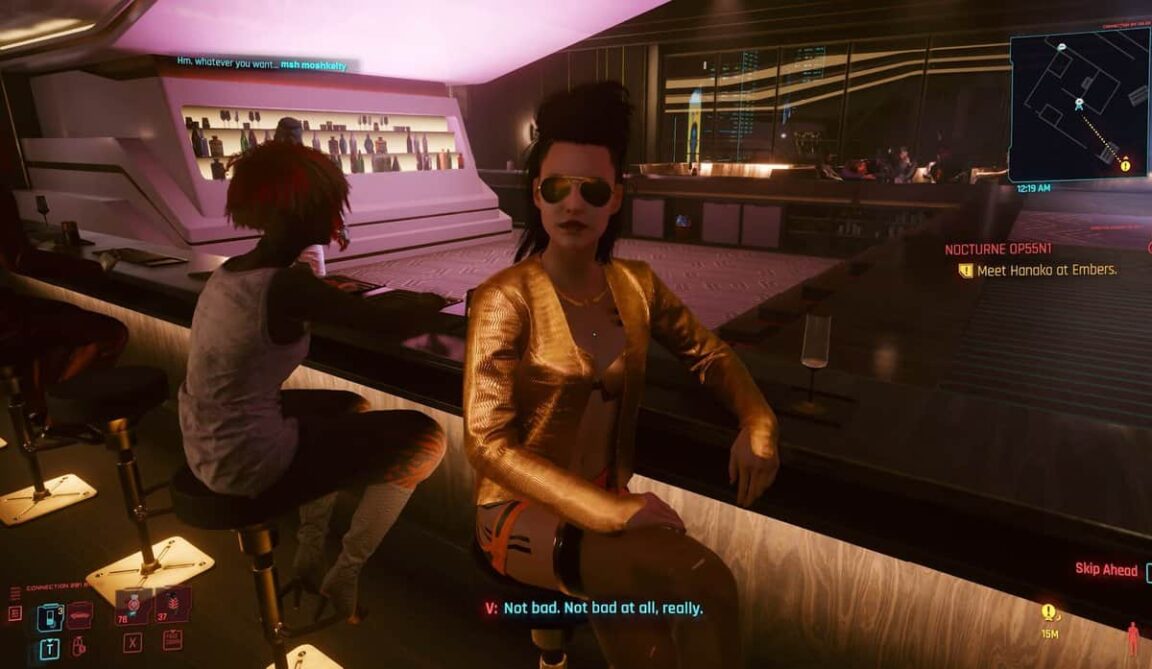Select the red weapon slot beside the phone

click(x=80, y=613)
